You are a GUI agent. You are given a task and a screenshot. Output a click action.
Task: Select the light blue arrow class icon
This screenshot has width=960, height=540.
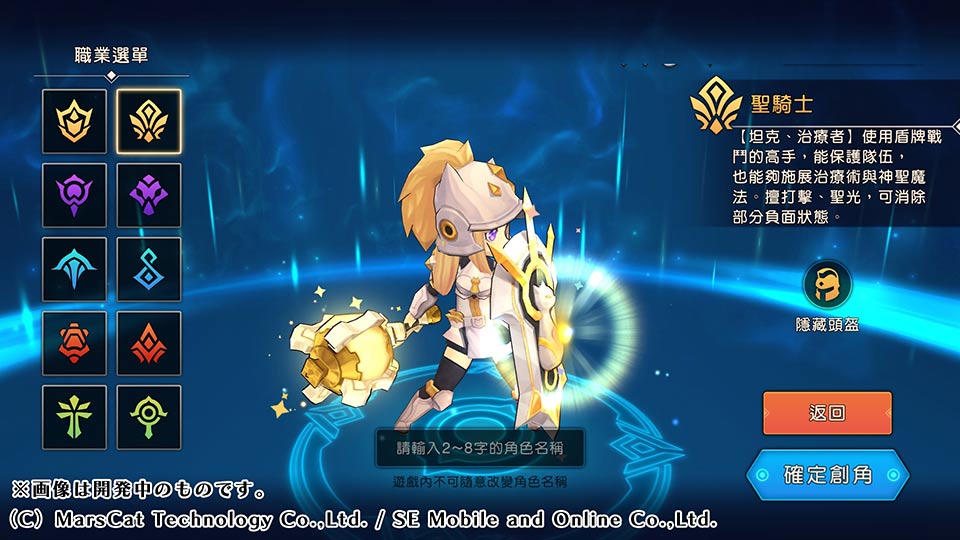[74, 269]
